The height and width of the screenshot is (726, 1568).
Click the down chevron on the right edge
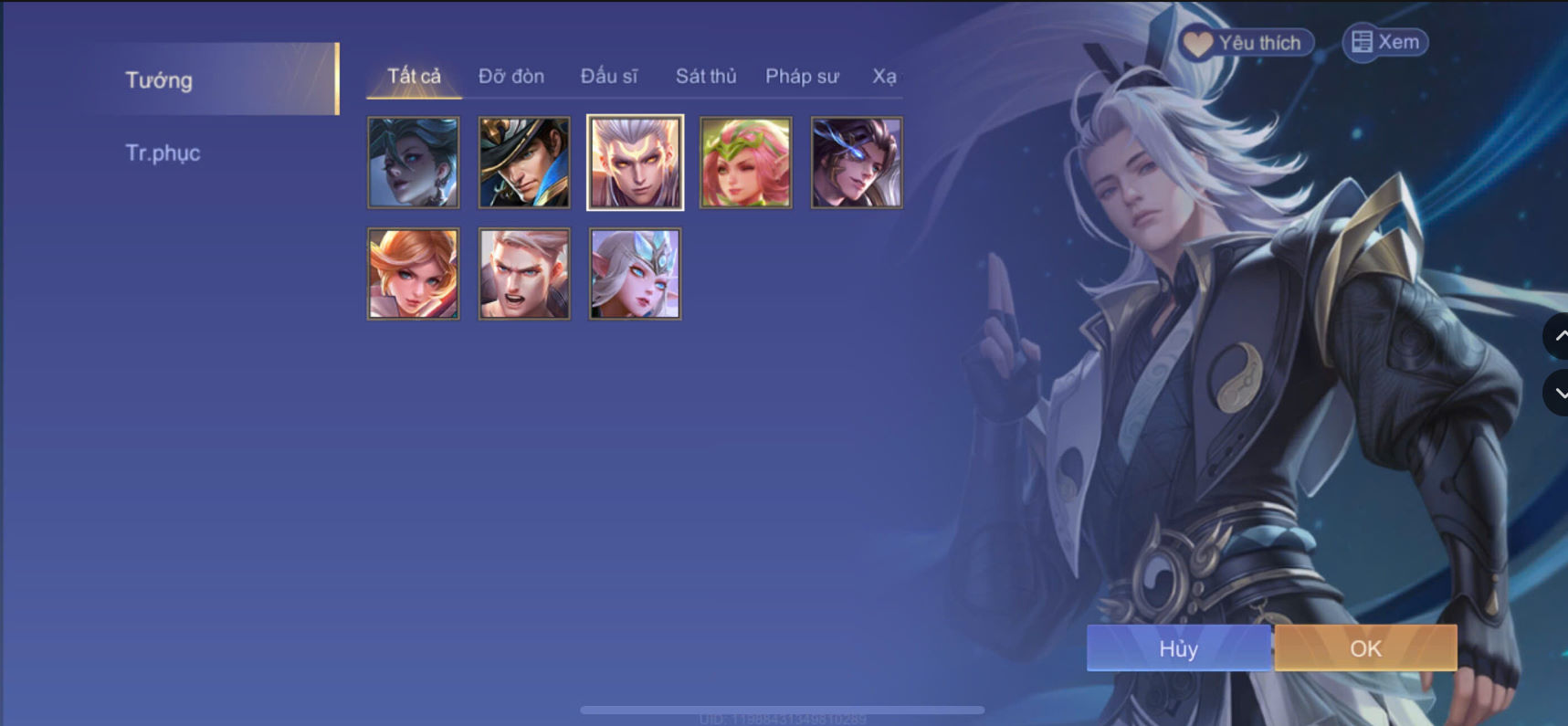(x=1561, y=393)
